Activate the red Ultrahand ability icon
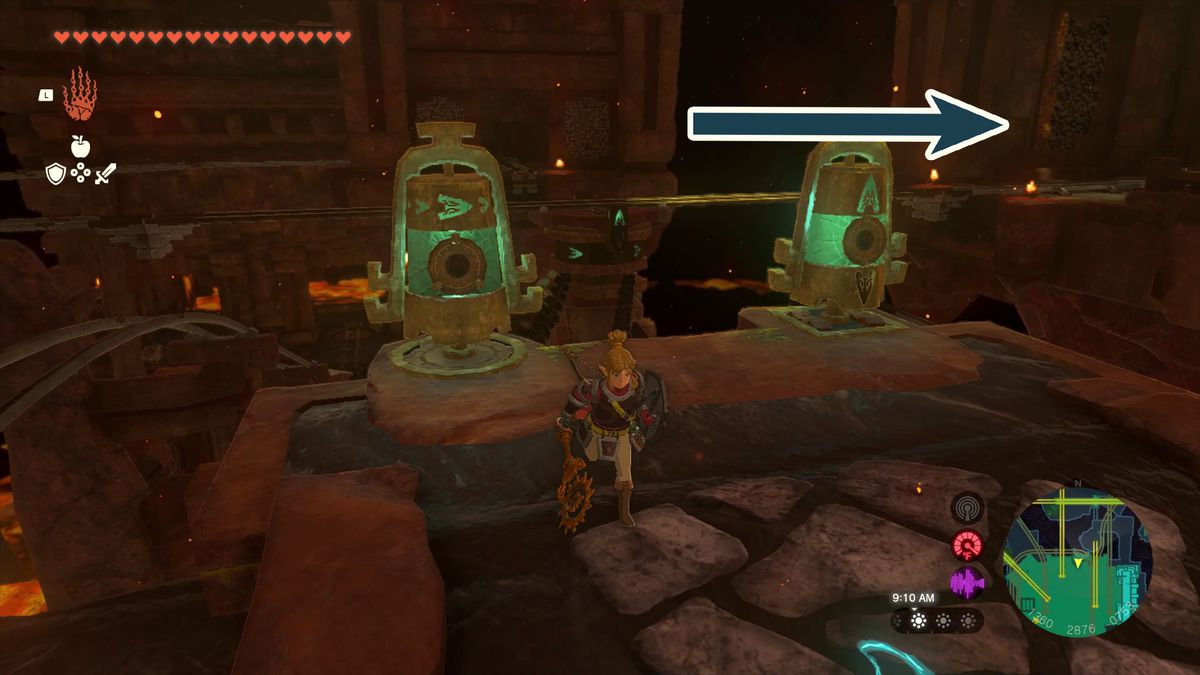Screen dimensions: 1200x675 tap(79, 95)
